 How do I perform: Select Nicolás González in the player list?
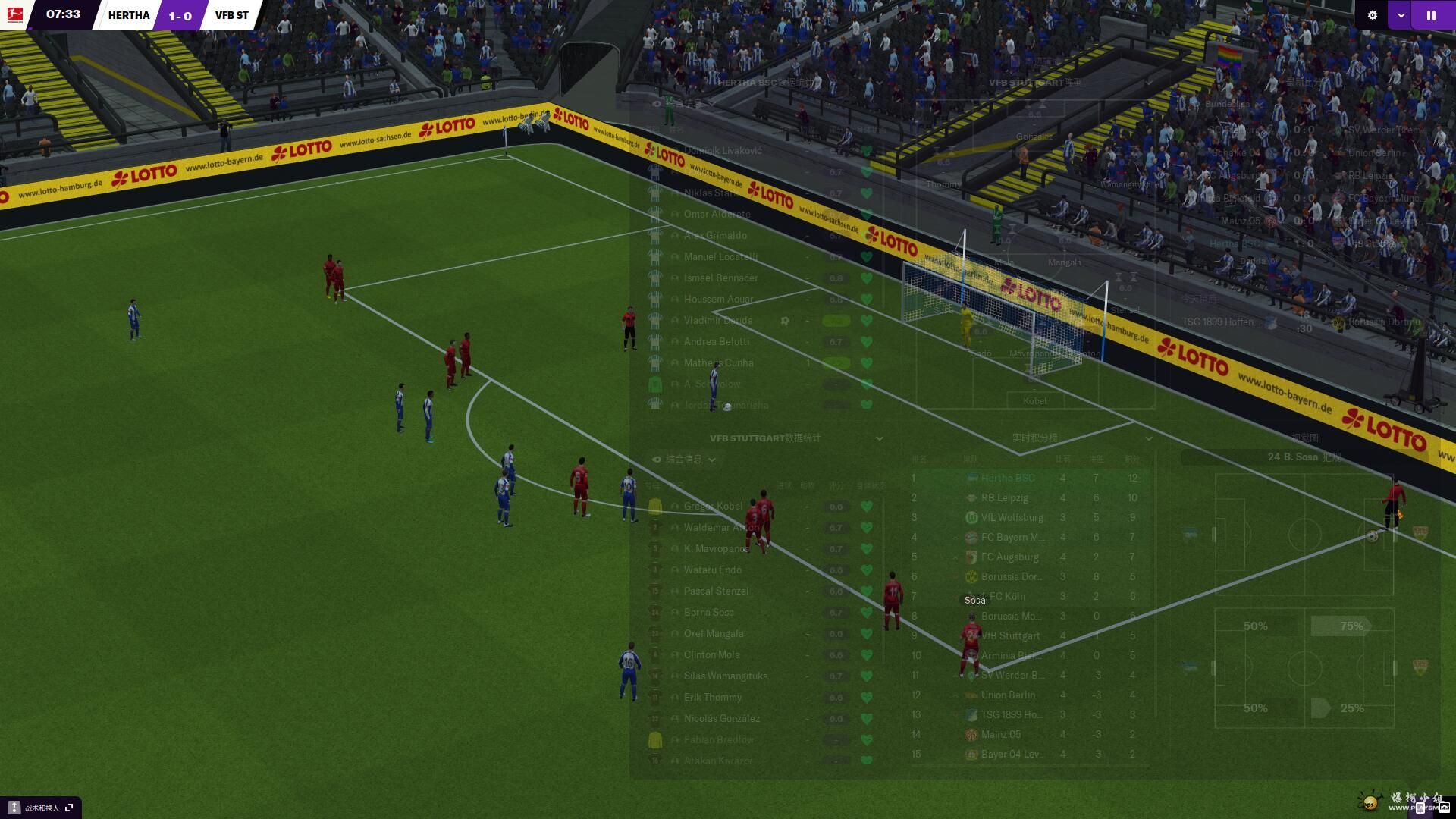(721, 719)
